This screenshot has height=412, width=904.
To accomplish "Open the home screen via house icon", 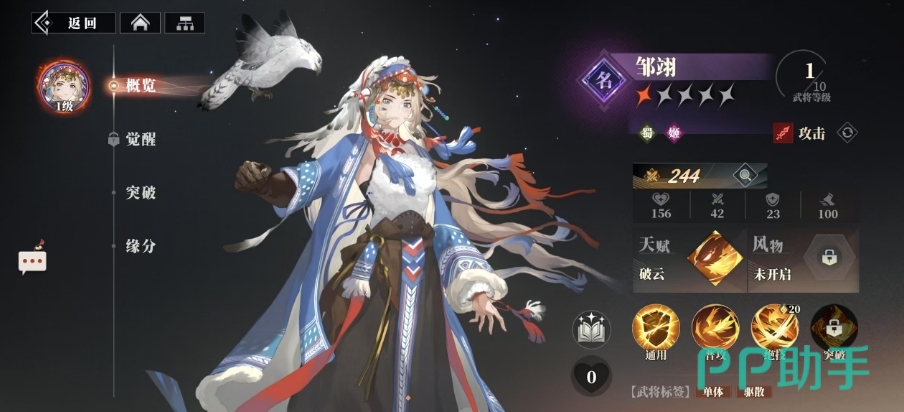I will 139,22.
